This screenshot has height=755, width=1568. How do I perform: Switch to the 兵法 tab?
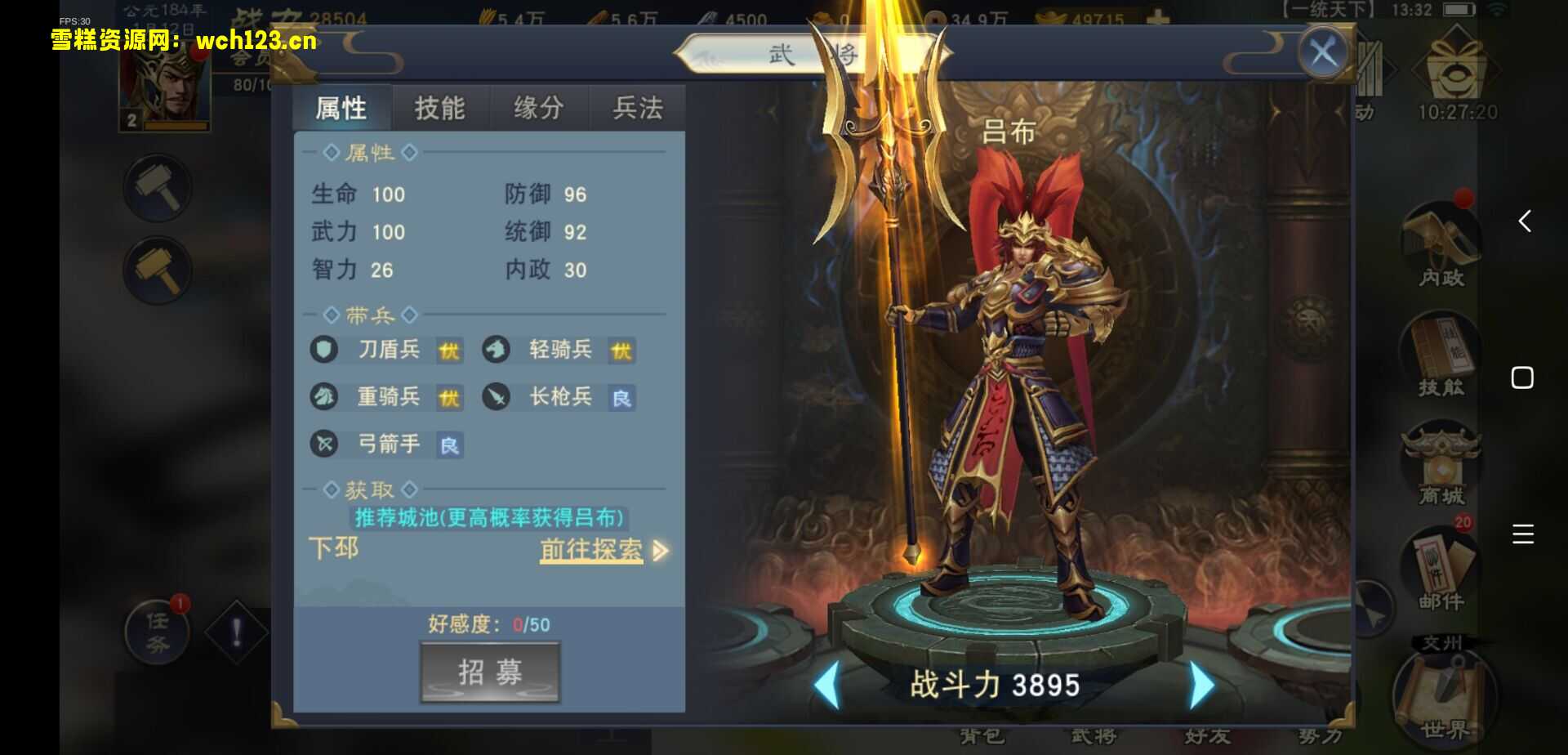(636, 107)
